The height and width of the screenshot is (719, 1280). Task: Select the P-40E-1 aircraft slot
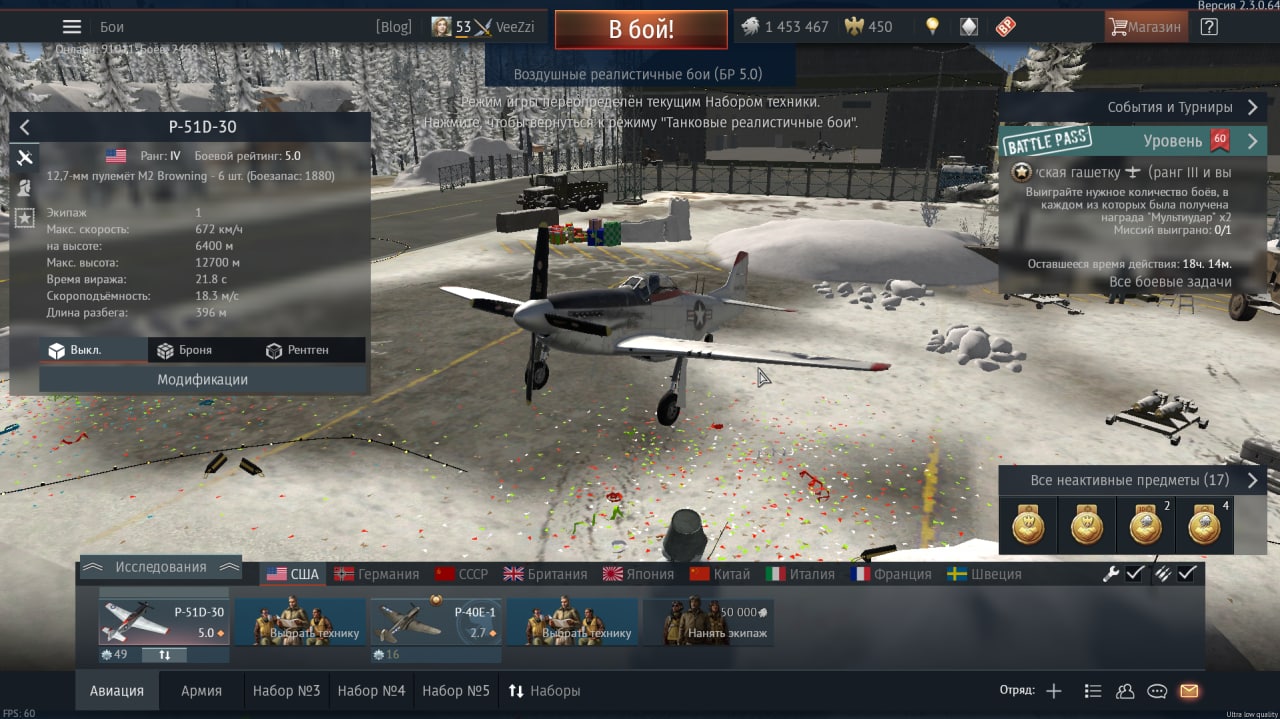[435, 622]
